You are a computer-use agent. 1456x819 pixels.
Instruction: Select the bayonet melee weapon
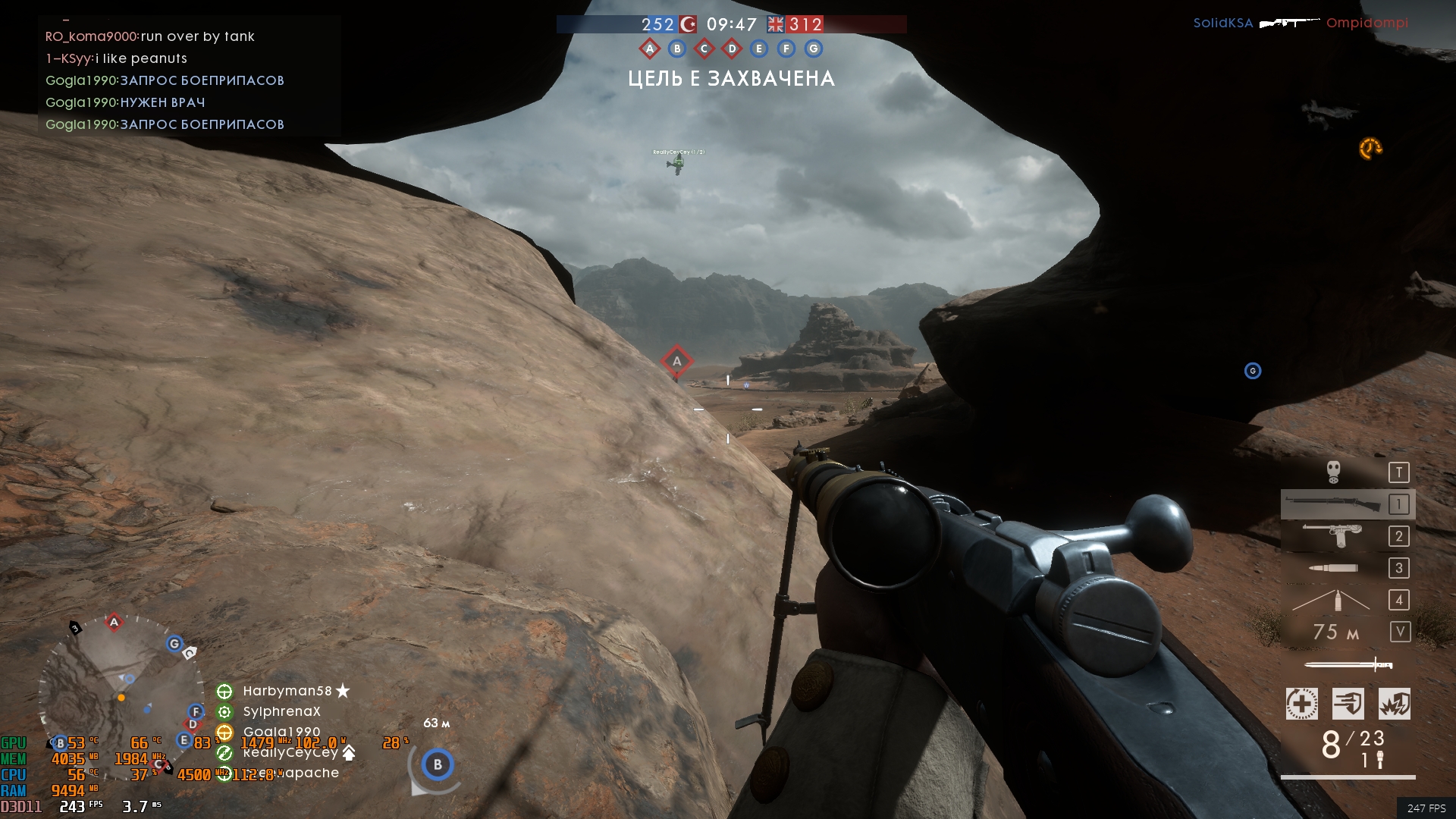tap(1348, 665)
